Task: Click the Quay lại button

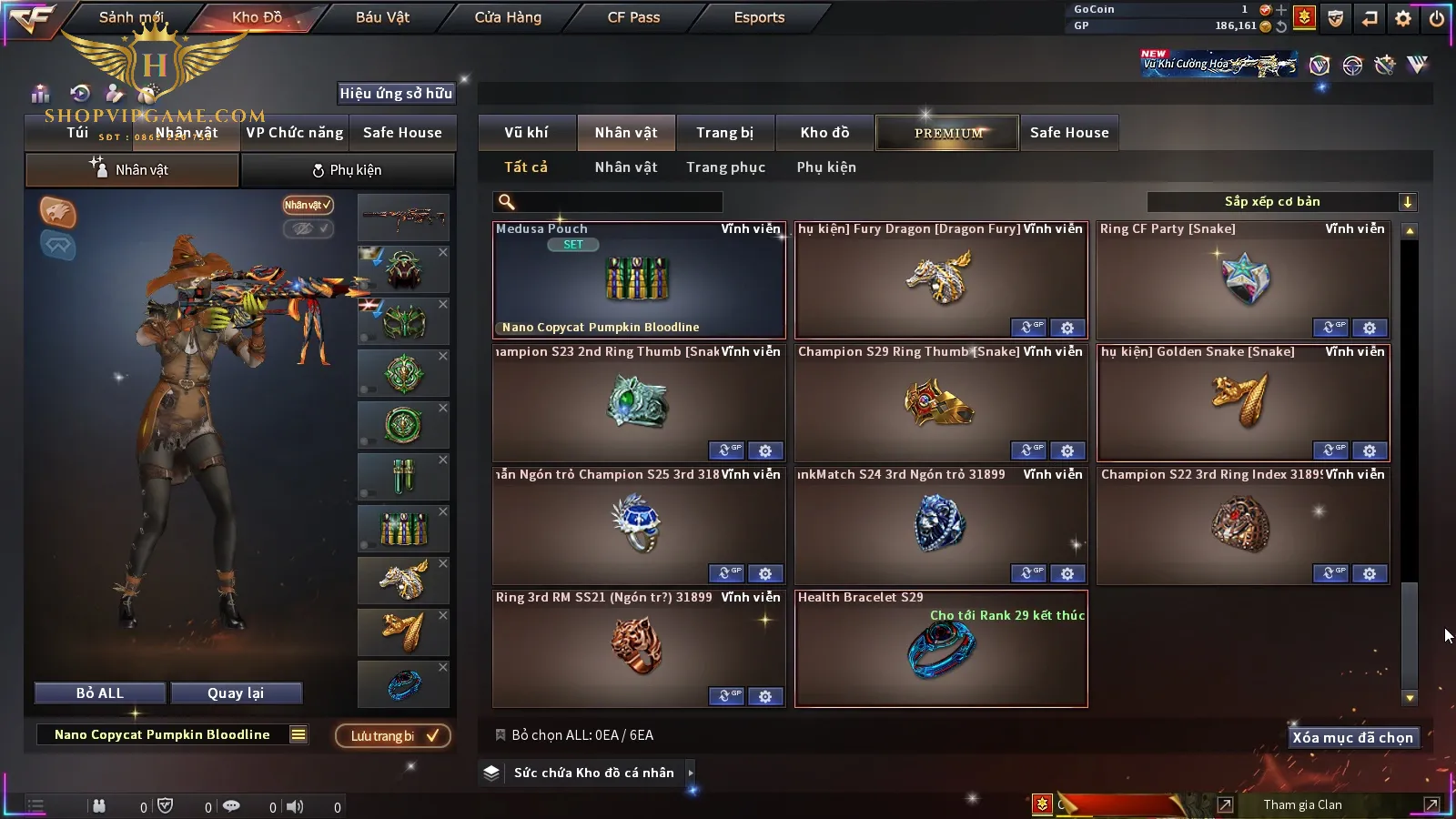Action: click(x=236, y=693)
